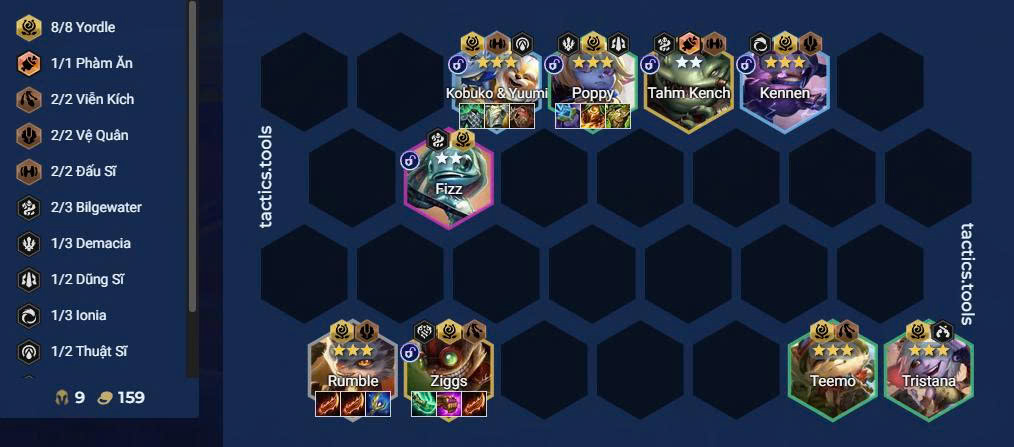Click the trait list scrollbar
The image size is (1014, 447).
pos(192,150)
